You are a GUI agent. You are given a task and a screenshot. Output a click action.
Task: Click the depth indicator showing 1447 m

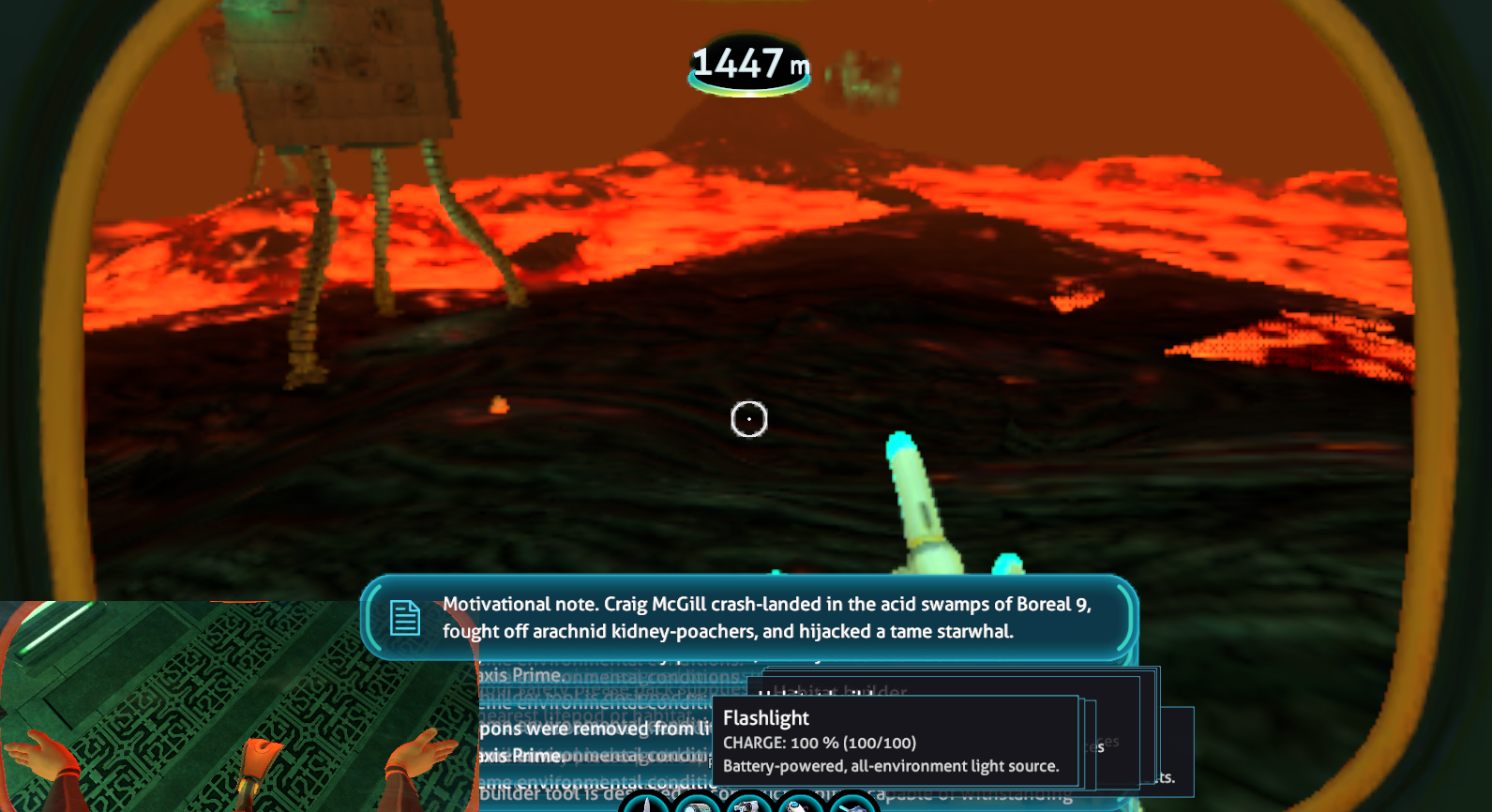pos(747,64)
